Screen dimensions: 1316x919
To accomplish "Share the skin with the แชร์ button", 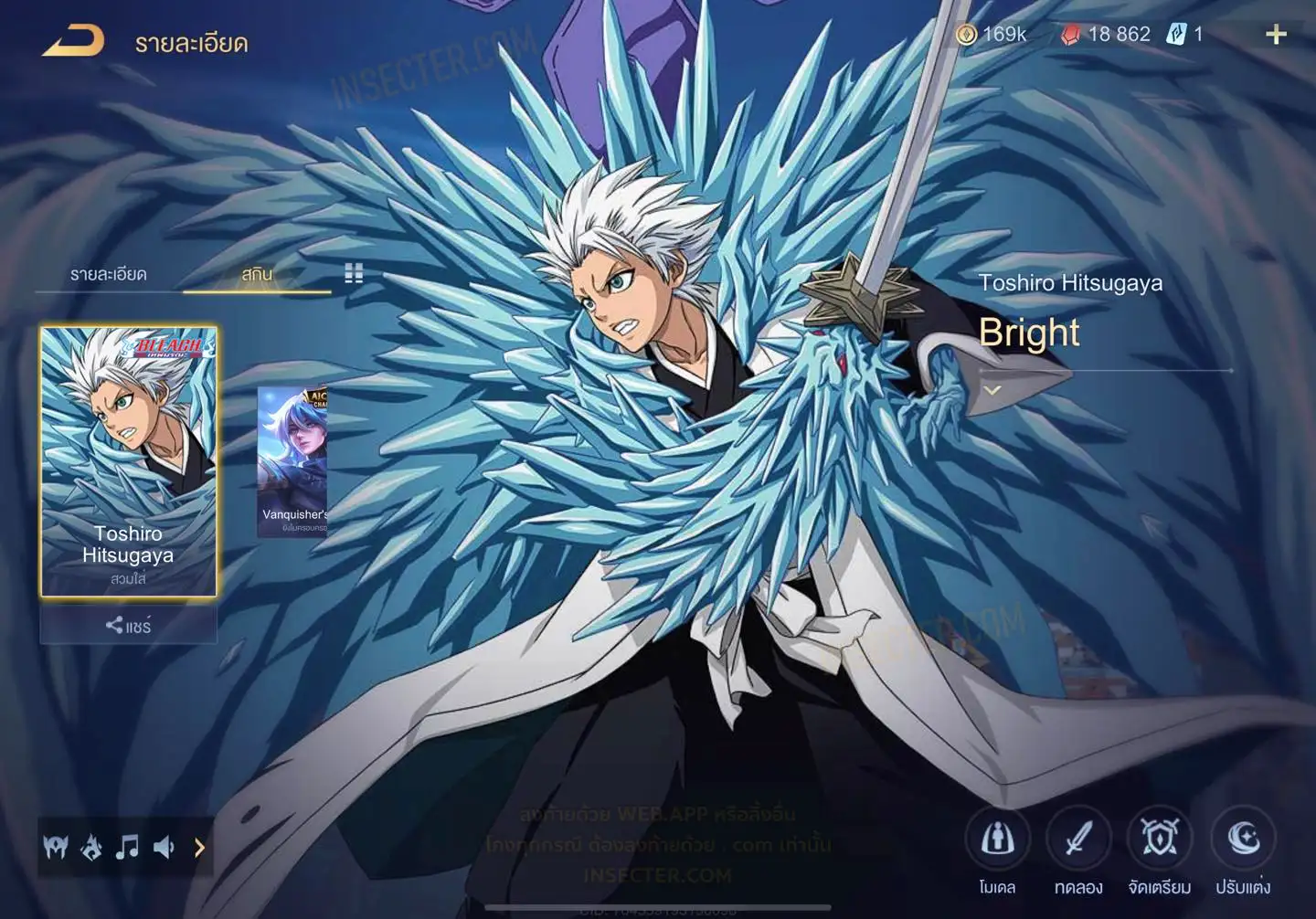I will 128,626.
